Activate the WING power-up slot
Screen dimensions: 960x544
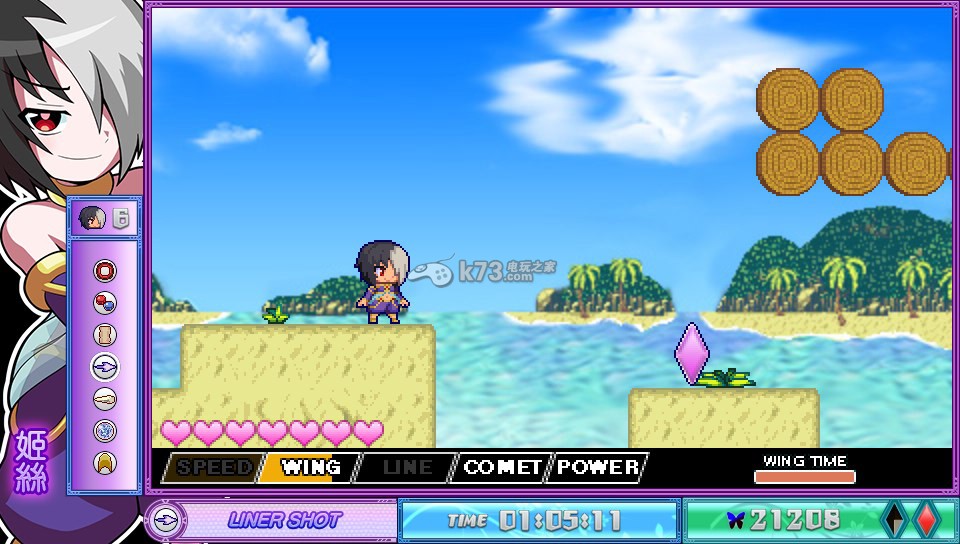[308, 467]
